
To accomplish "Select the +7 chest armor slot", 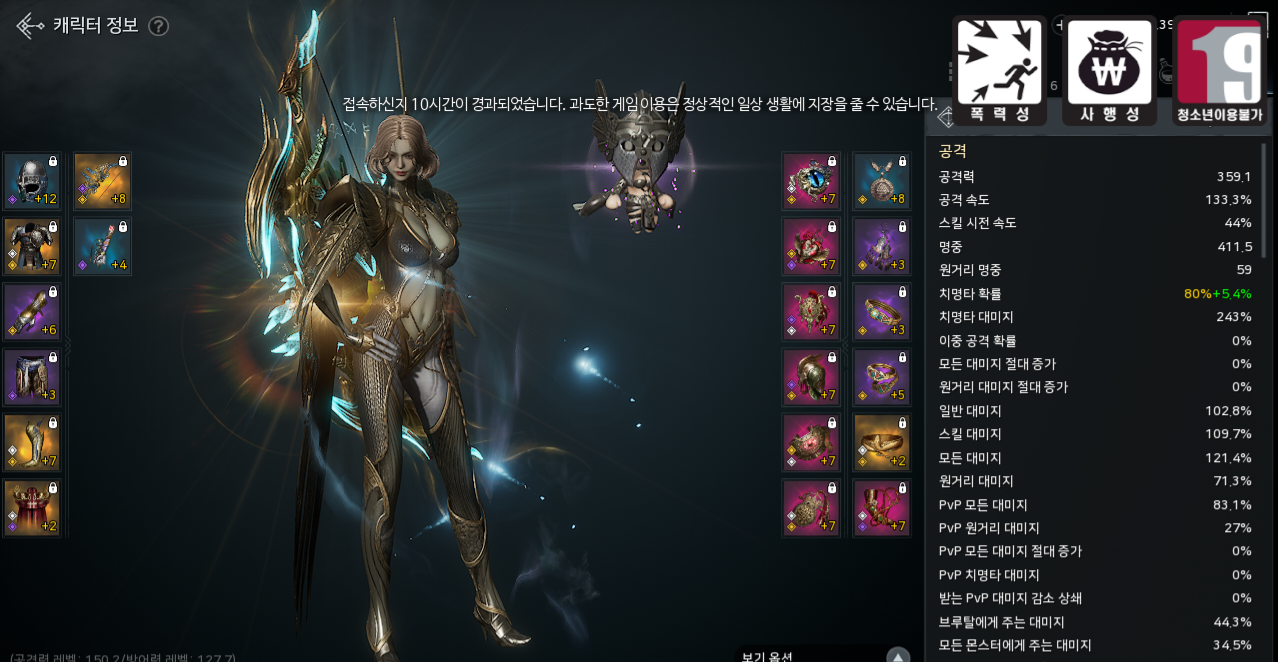I will point(32,246).
